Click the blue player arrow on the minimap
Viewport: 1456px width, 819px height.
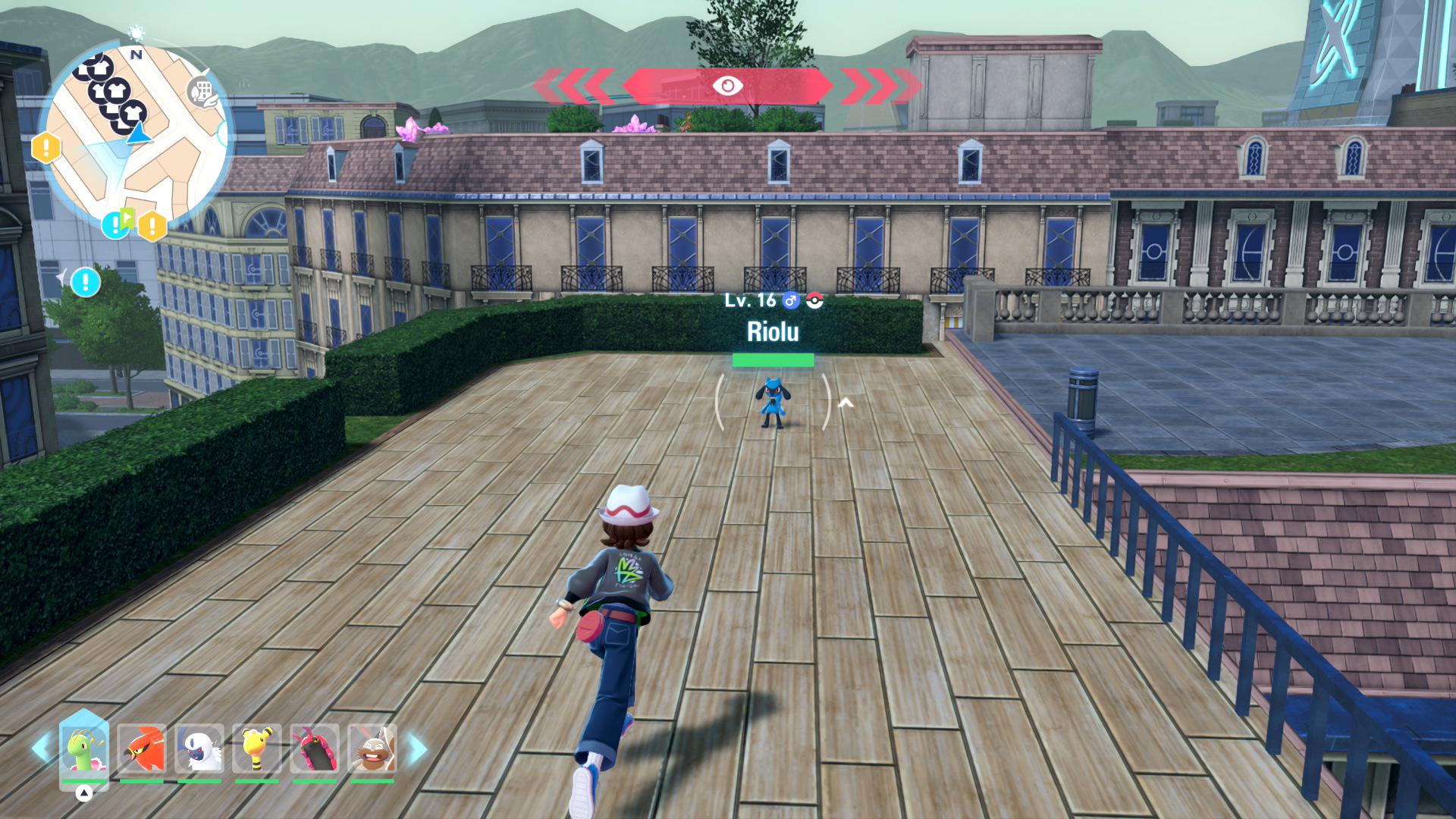point(139,134)
